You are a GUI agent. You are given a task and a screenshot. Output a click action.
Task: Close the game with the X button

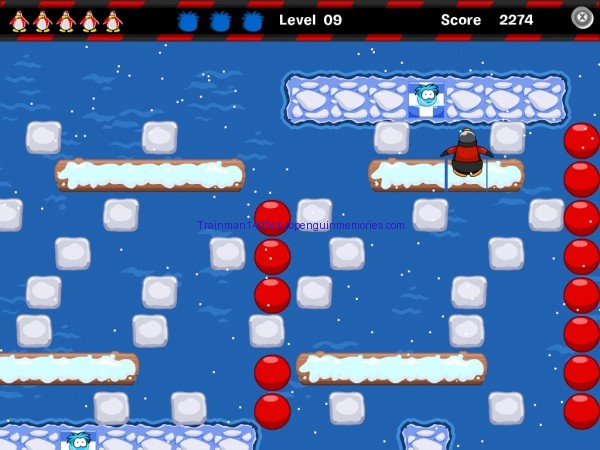pyautogui.click(x=582, y=18)
